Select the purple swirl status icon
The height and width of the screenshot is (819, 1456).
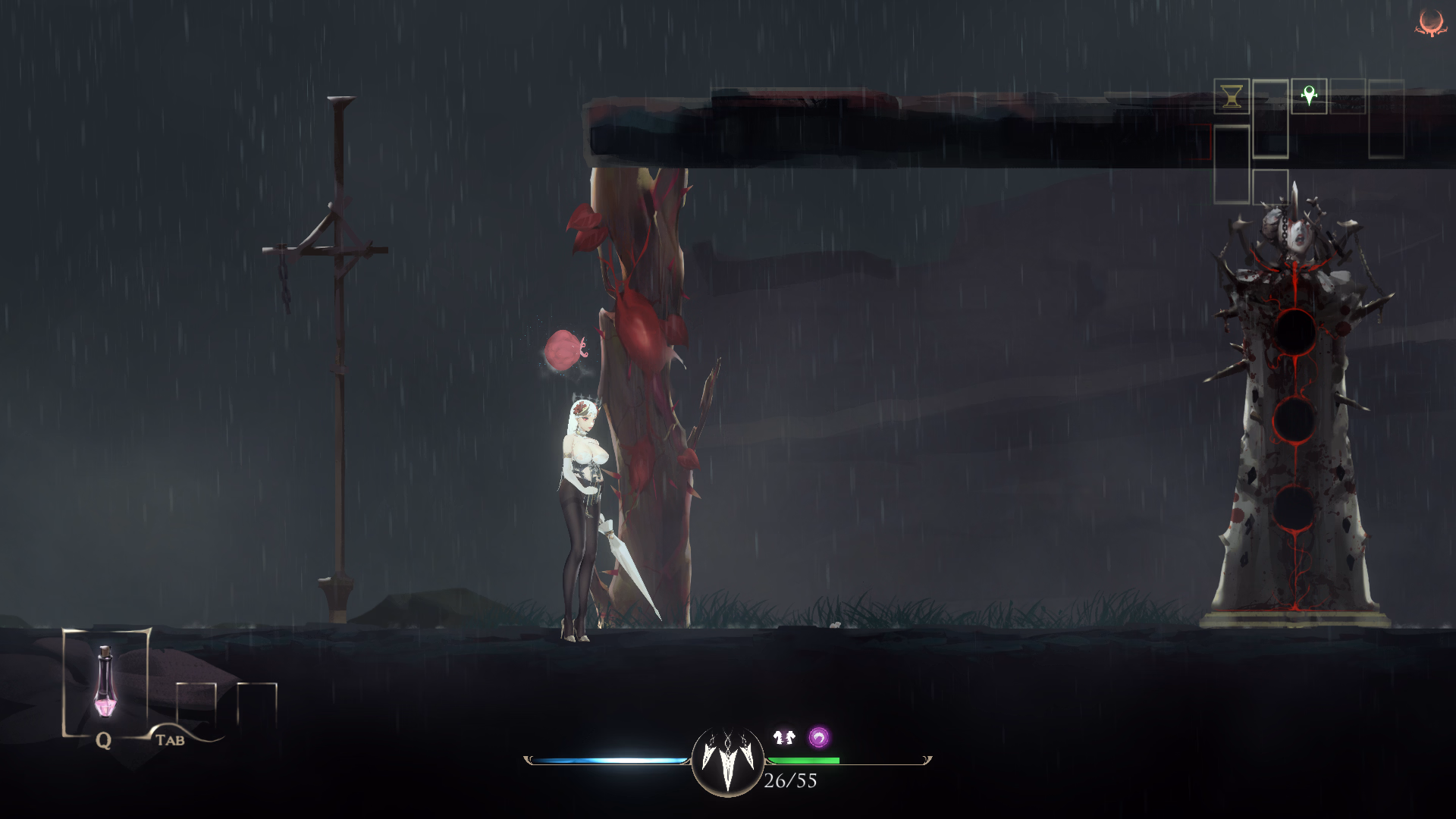[818, 737]
